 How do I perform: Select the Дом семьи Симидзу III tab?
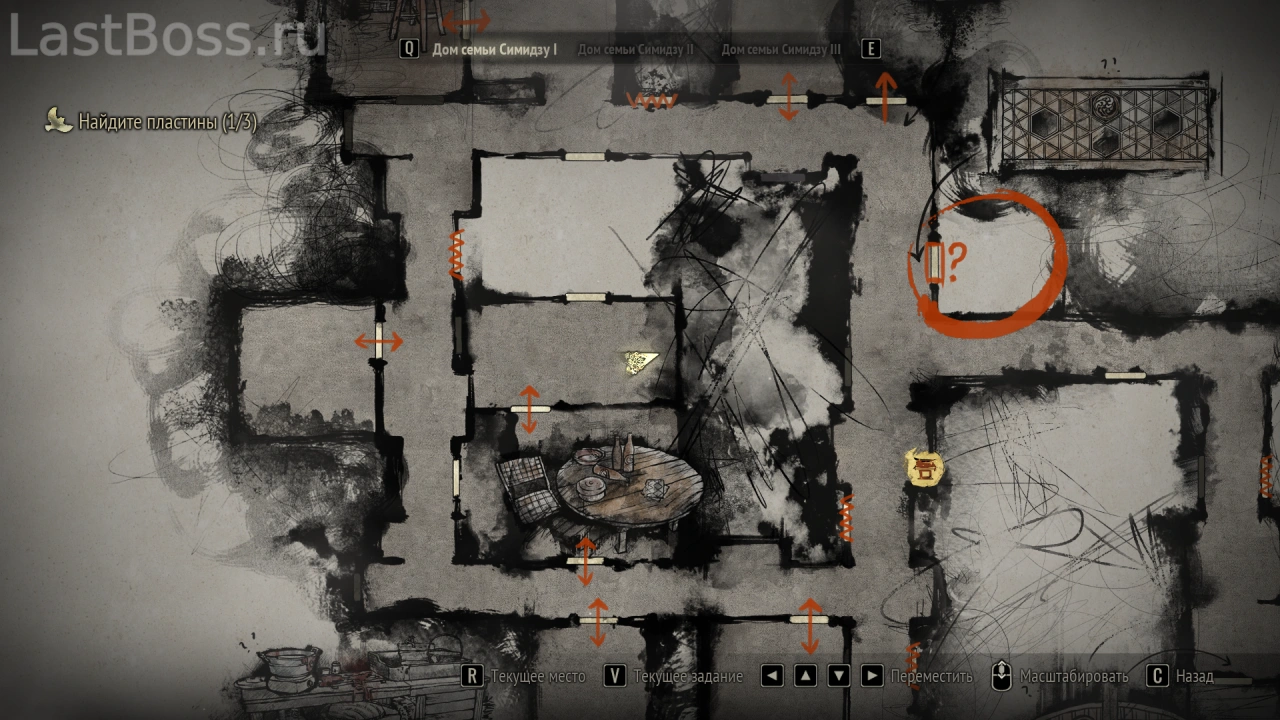(781, 49)
